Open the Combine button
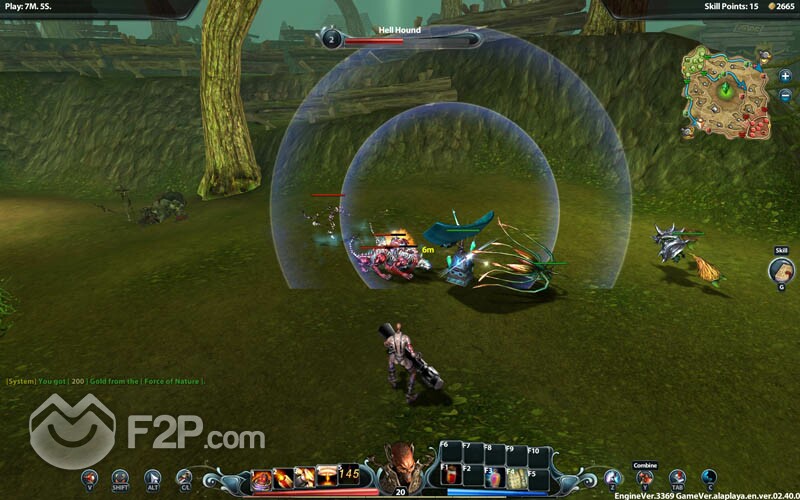 (645, 478)
